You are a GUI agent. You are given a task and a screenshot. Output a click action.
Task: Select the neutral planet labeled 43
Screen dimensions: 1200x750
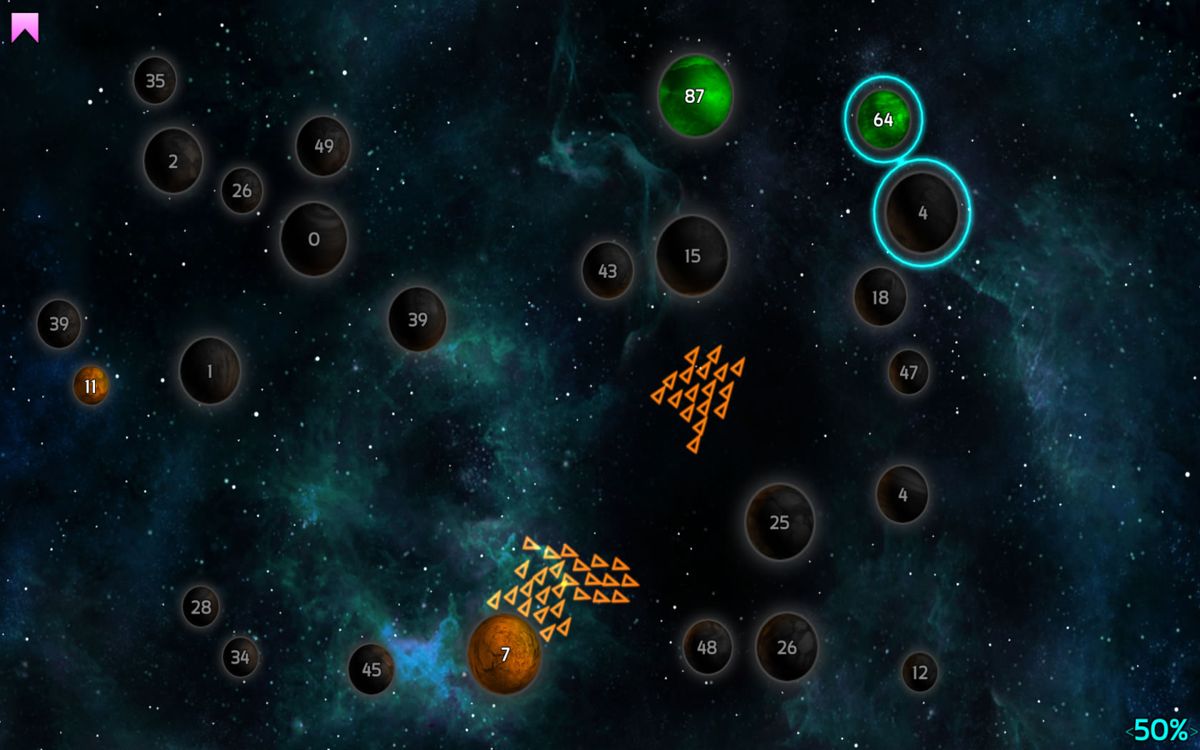[x=608, y=270]
